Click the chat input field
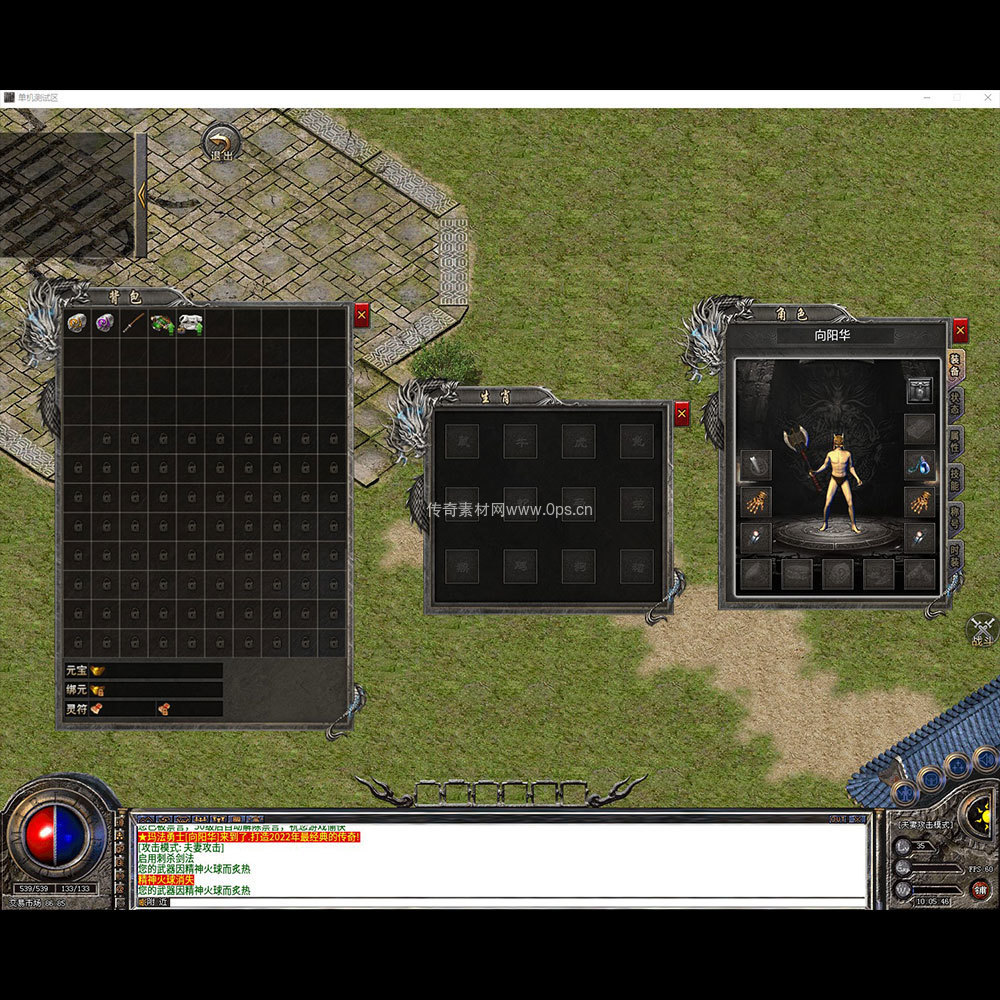The image size is (1000, 1000). 500,902
